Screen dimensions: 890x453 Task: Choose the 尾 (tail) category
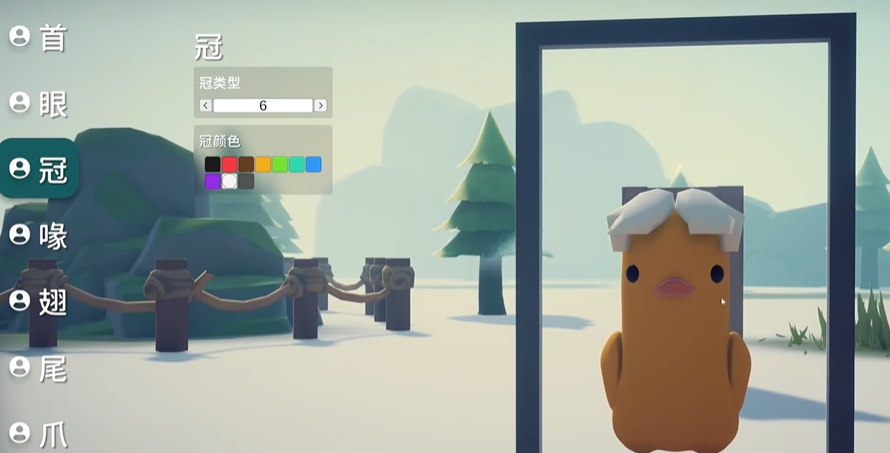[39, 368]
